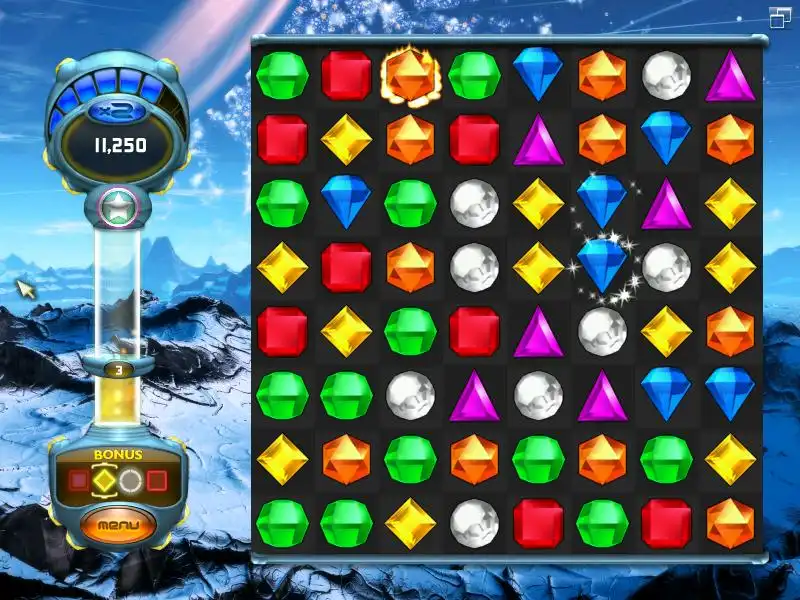The height and width of the screenshot is (600, 800).
Task: Select the flaming orange gem
Action: 410,76
